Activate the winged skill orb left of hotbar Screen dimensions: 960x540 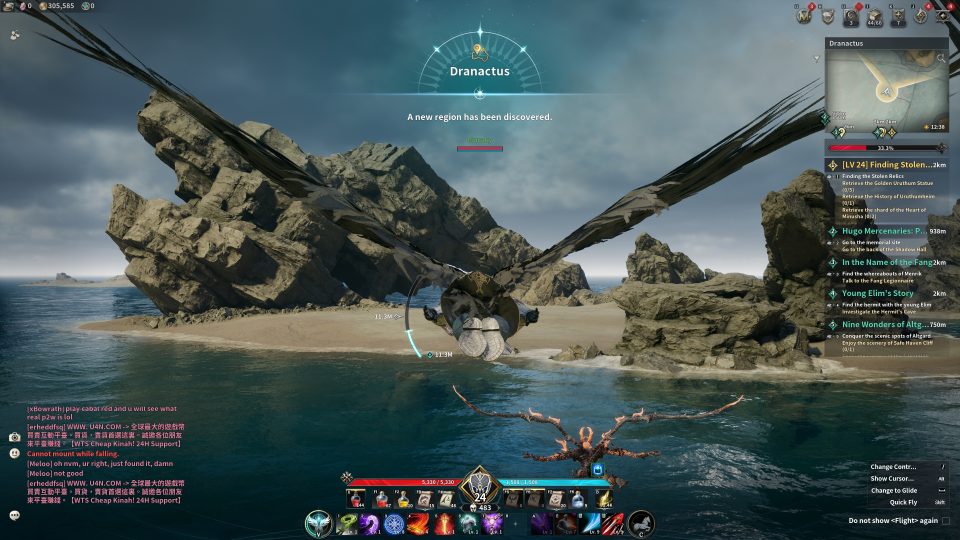(x=319, y=523)
